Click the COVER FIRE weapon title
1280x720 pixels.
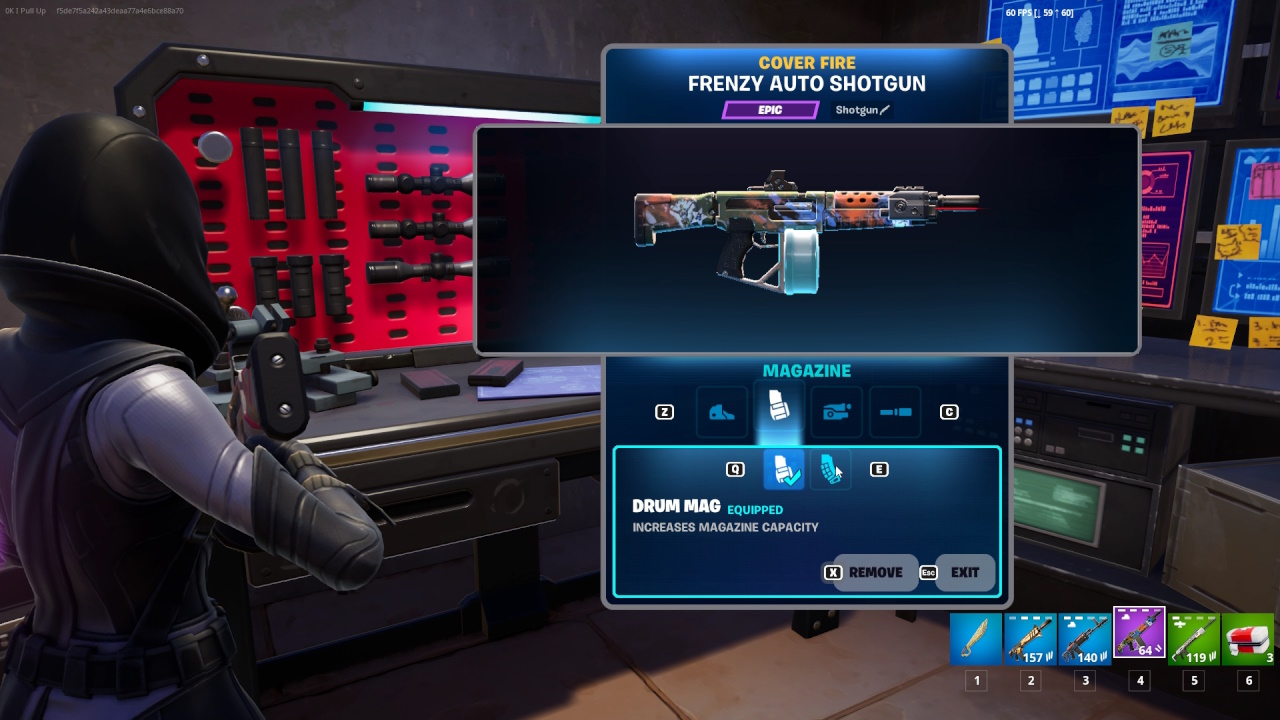[x=806, y=63]
